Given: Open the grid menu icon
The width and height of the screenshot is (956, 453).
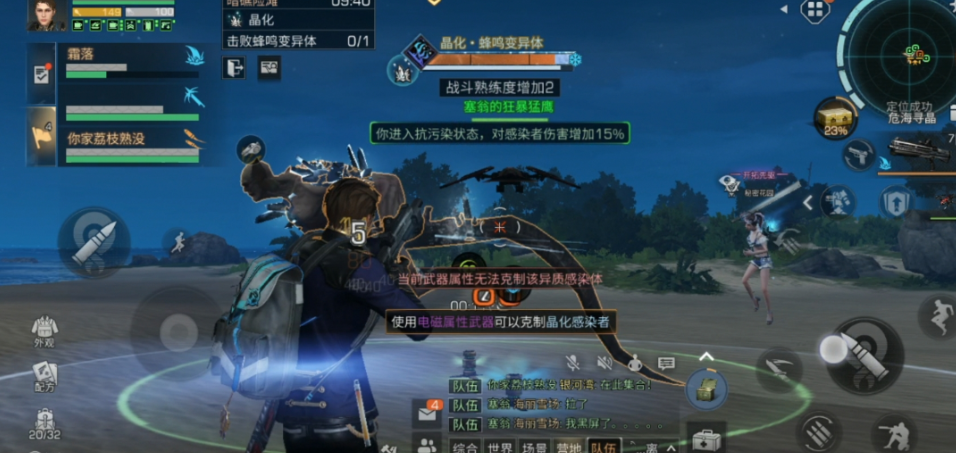Looking at the screenshot, I should pos(815,10).
